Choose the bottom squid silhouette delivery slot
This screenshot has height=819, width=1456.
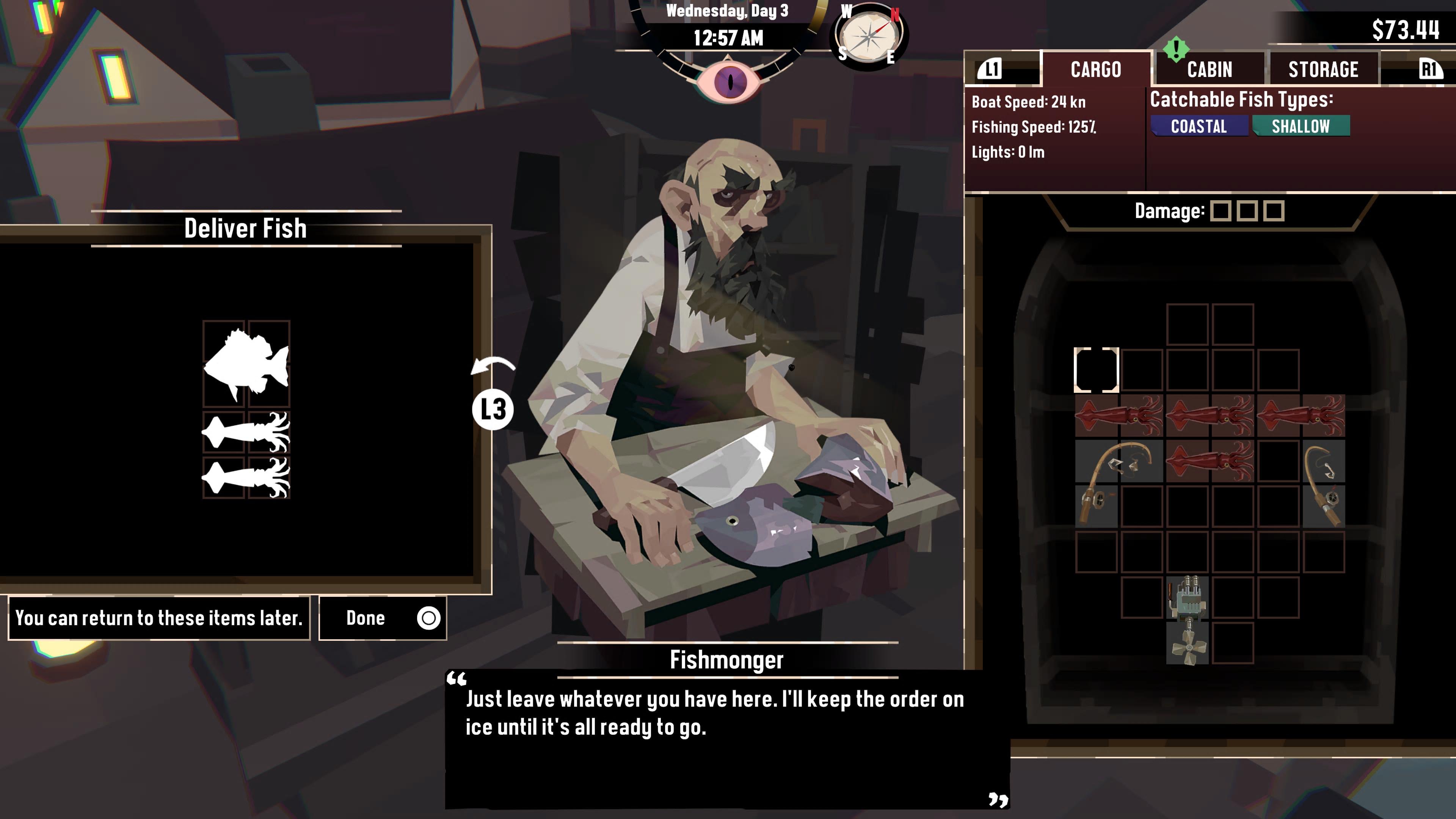tap(246, 478)
